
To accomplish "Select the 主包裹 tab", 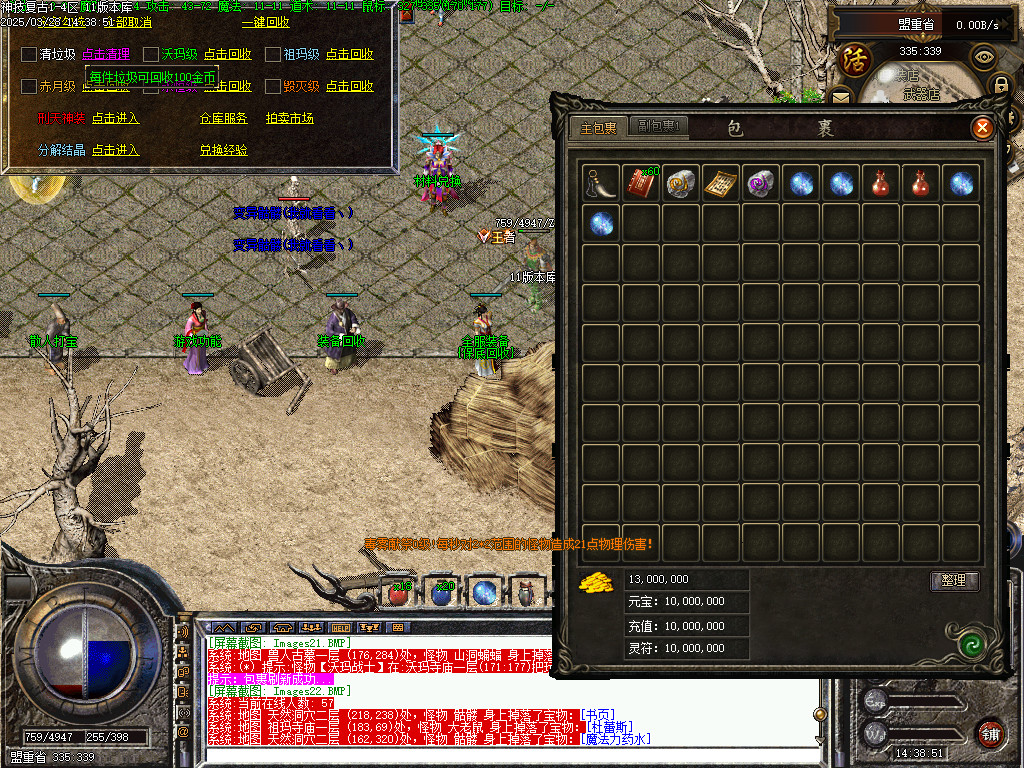I will [599, 127].
